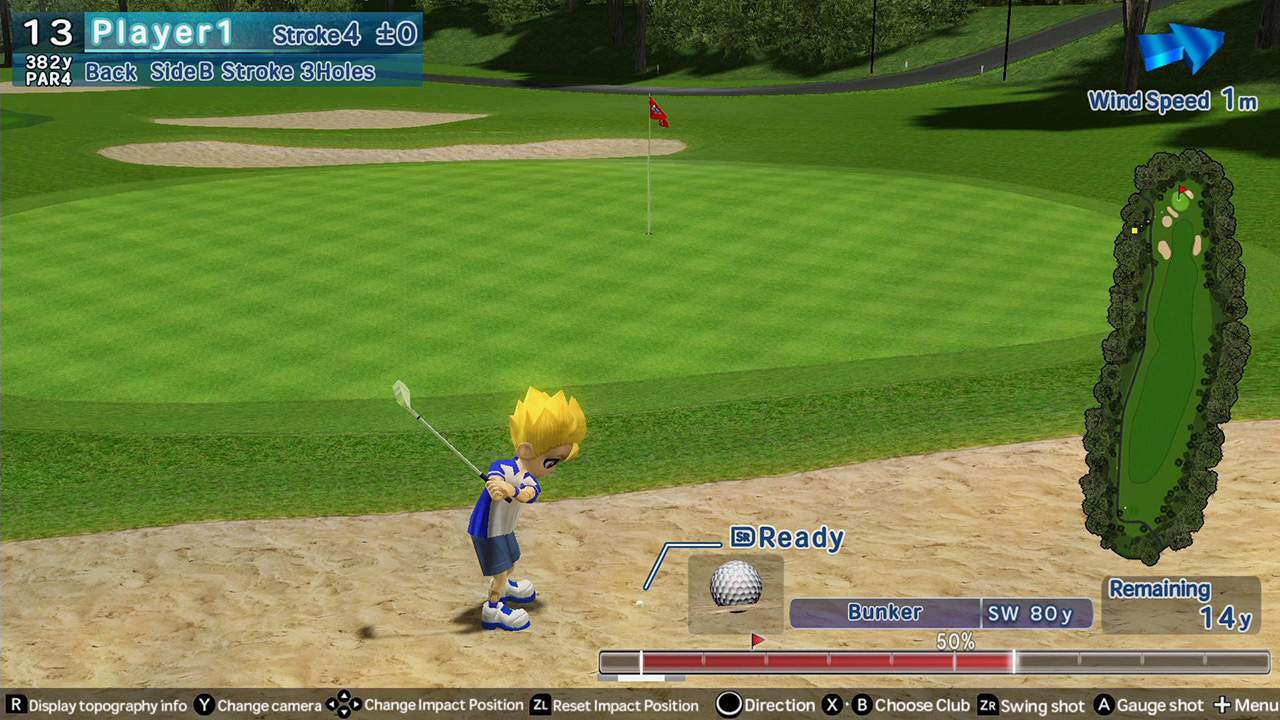
Task: Select the Y Change camera icon
Action: (203, 705)
